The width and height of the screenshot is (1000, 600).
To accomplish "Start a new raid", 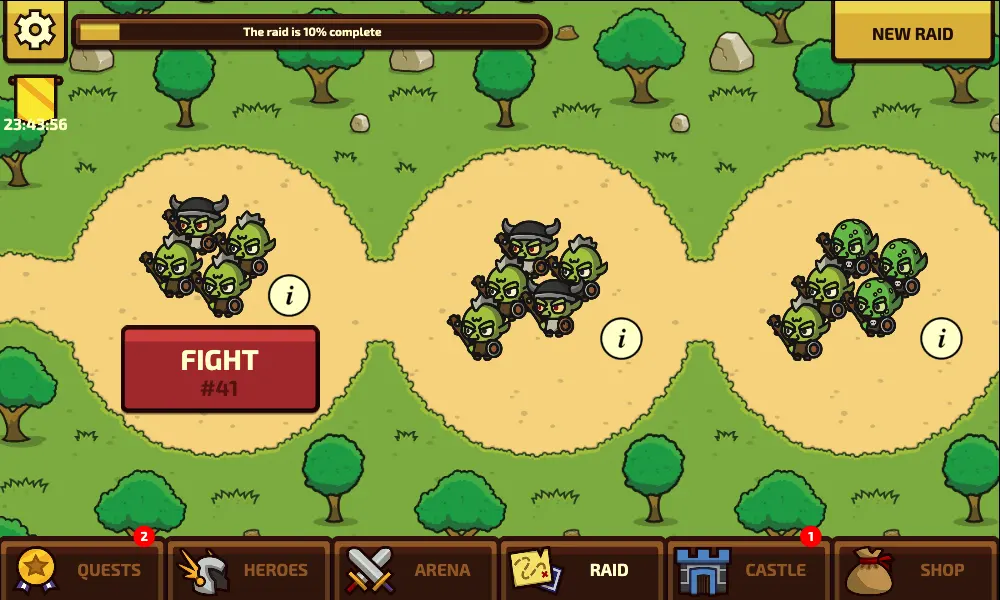I will tap(912, 33).
